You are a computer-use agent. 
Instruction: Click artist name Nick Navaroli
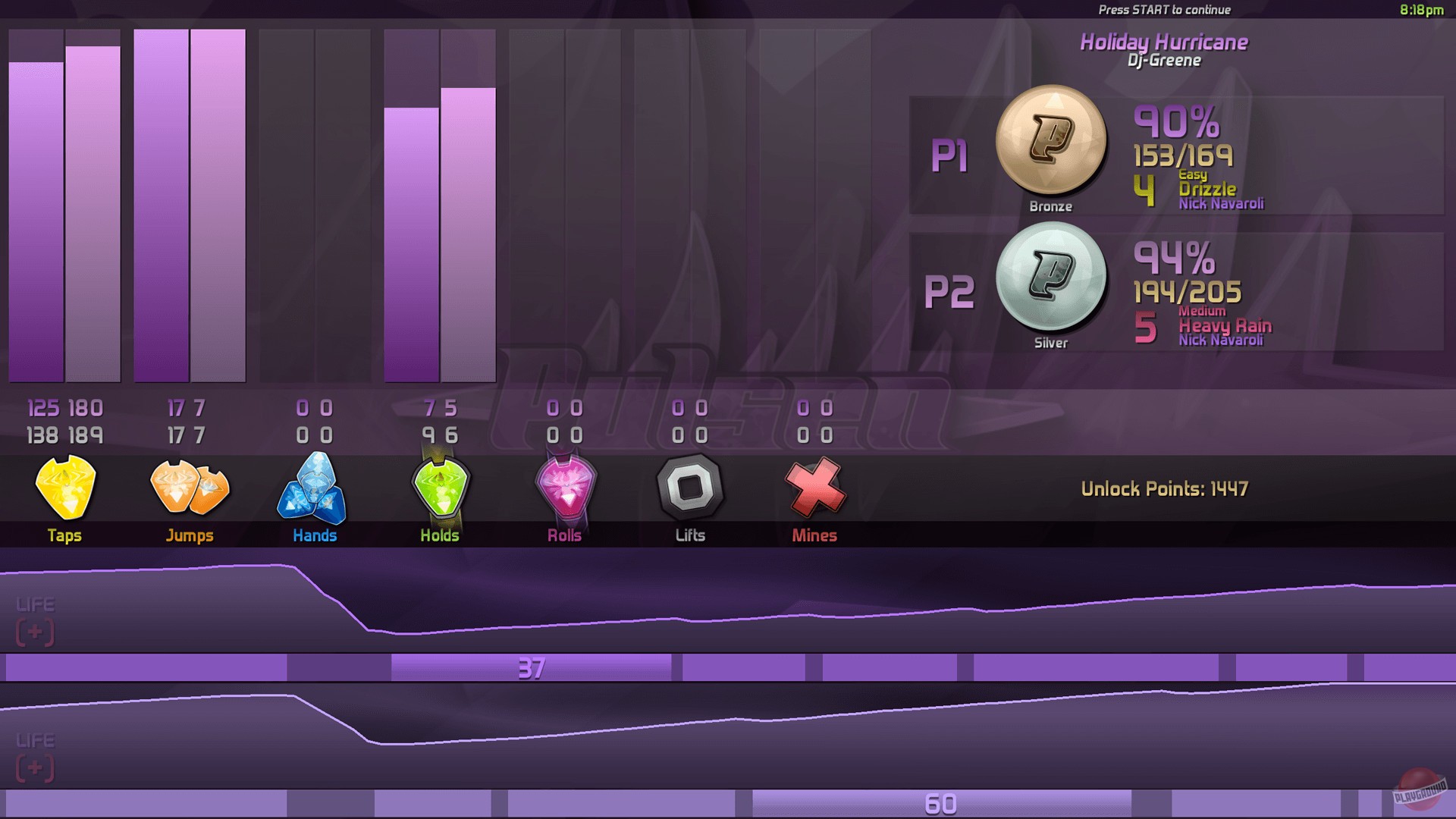coord(1220,202)
